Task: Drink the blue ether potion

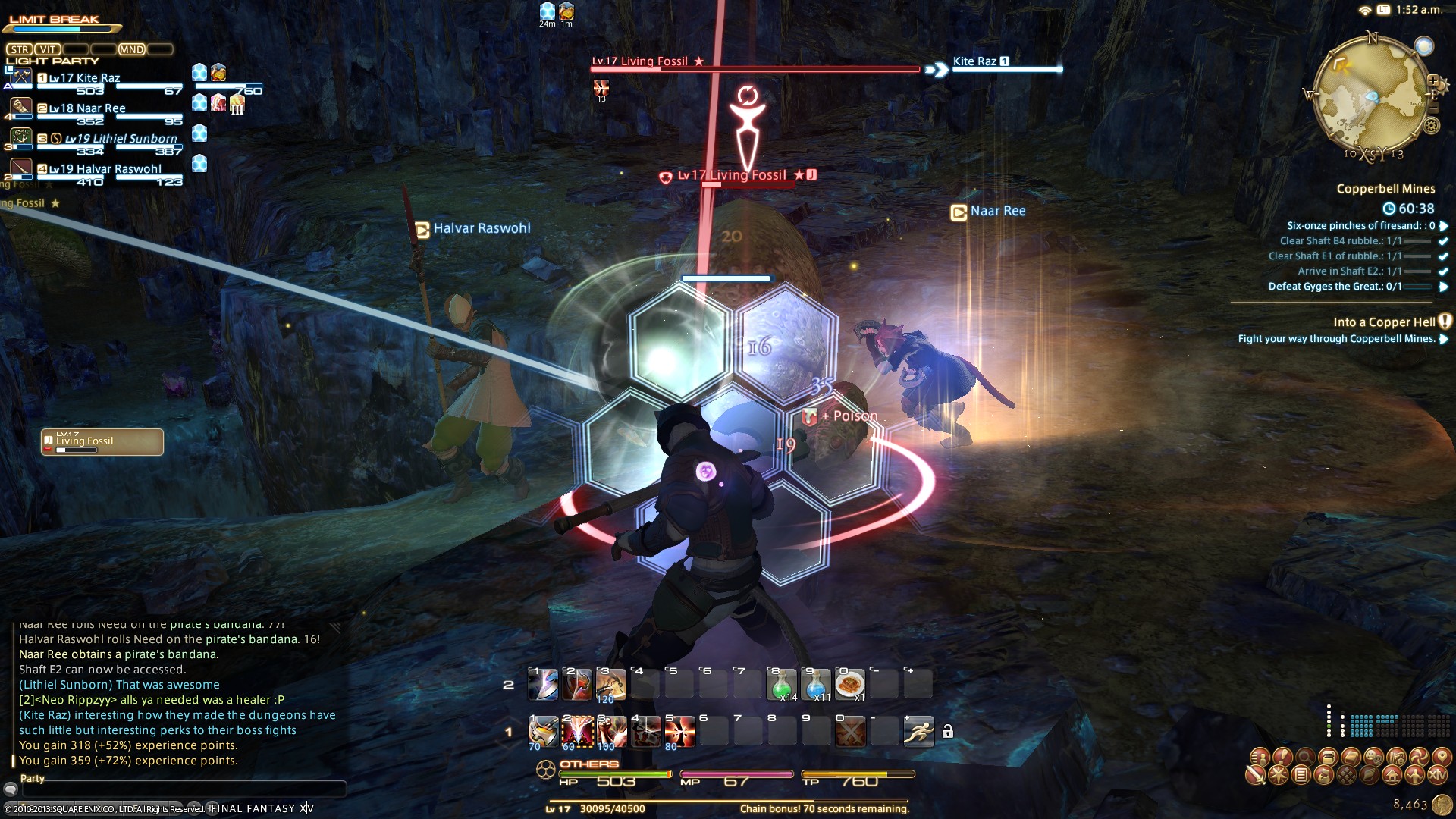Action: 816,684
